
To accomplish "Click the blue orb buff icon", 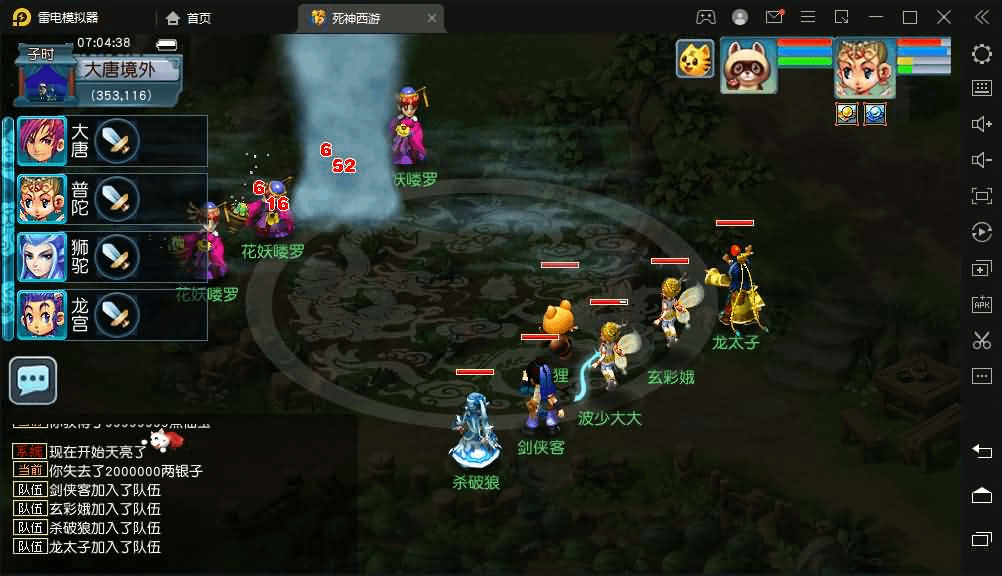I will tap(875, 114).
